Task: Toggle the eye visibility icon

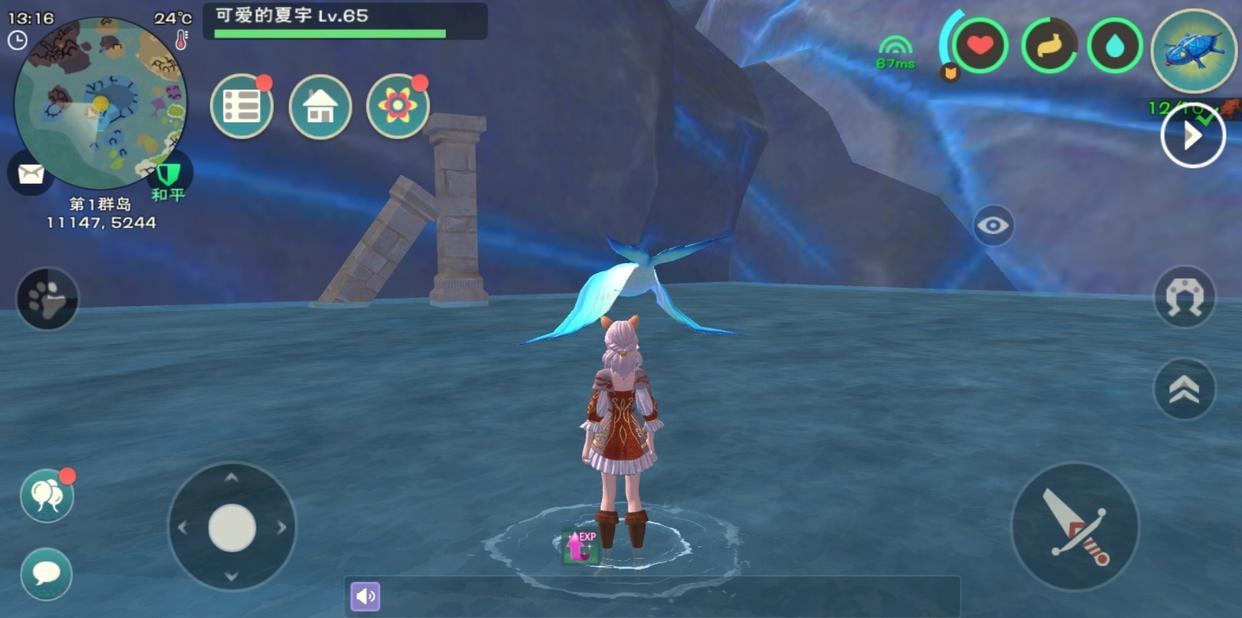Action: [x=993, y=226]
